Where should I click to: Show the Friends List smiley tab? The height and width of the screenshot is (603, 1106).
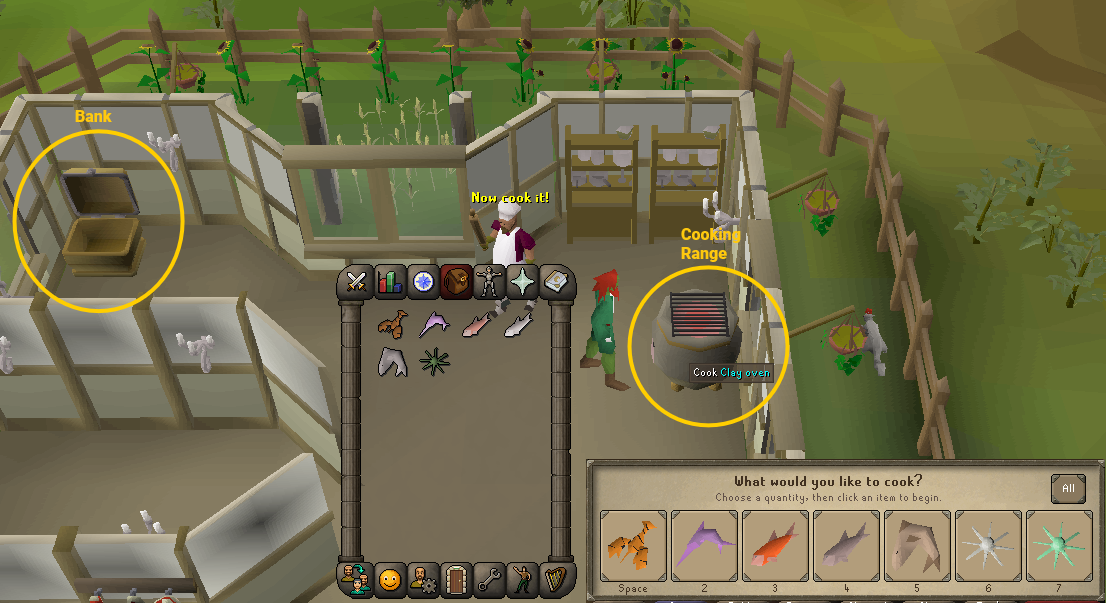click(390, 578)
